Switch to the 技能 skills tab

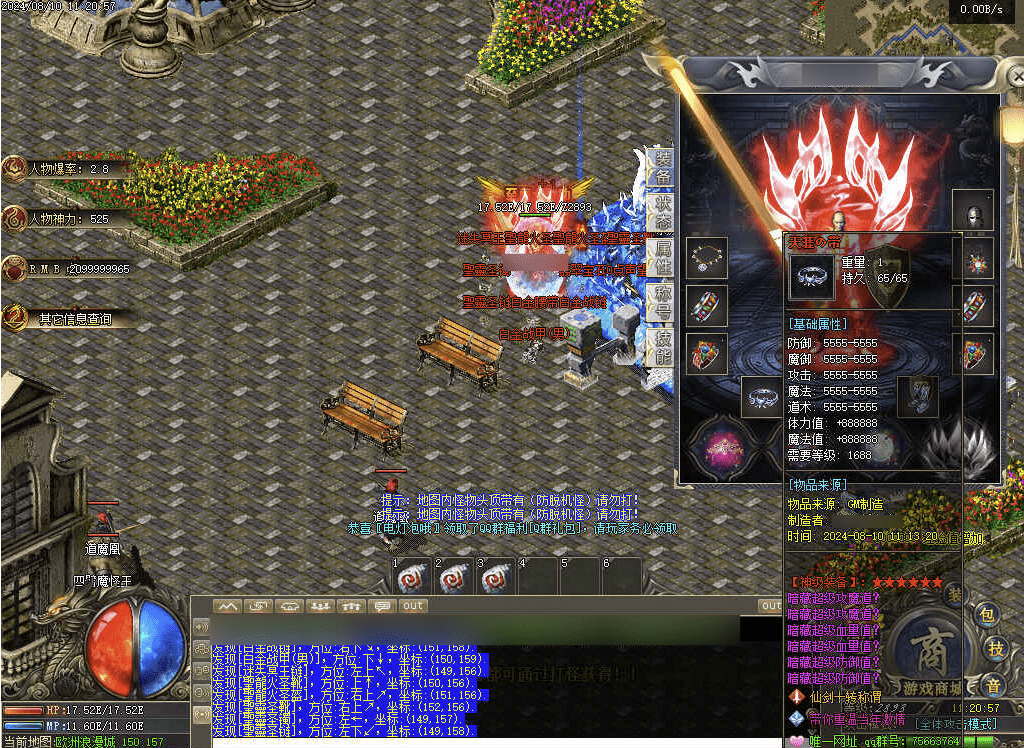point(662,346)
